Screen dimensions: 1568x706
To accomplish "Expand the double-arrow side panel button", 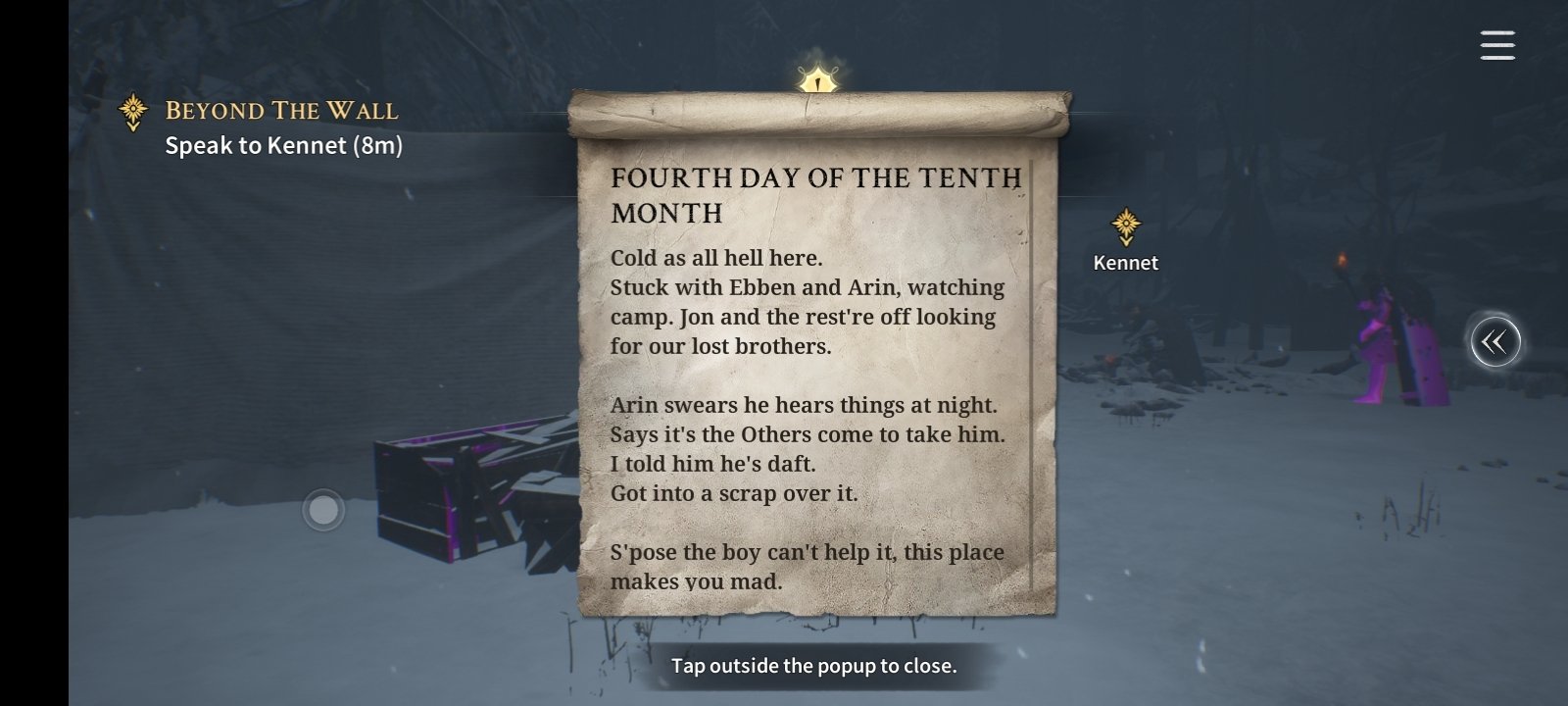I will click(x=1494, y=342).
